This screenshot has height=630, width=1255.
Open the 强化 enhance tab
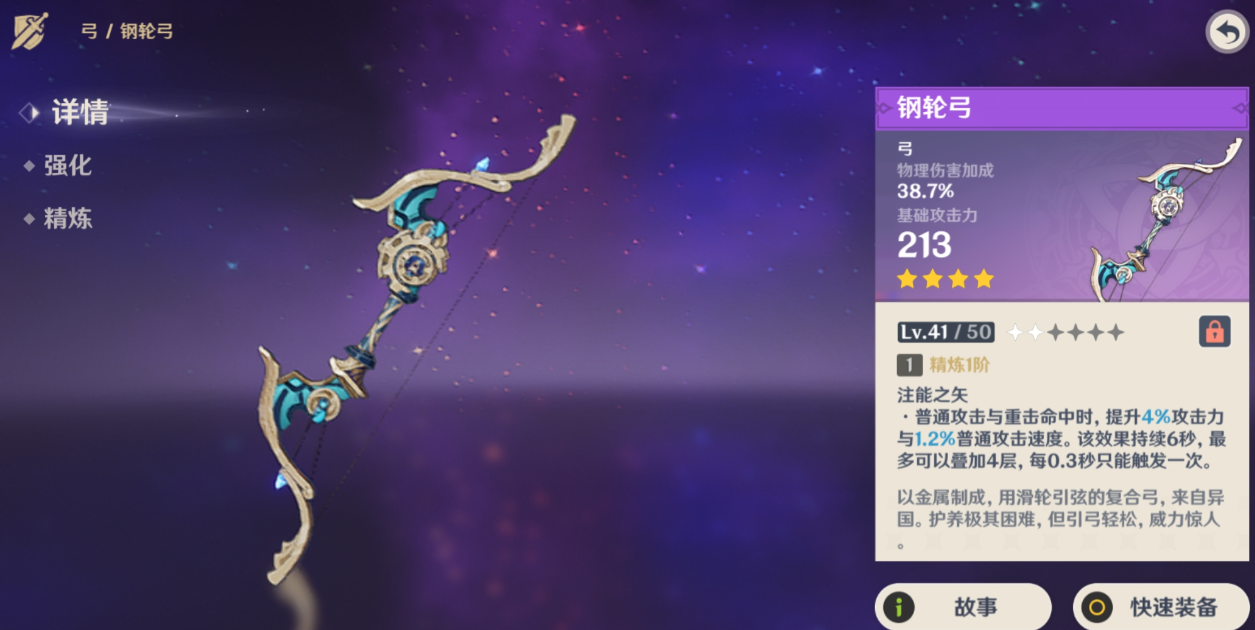tap(67, 166)
